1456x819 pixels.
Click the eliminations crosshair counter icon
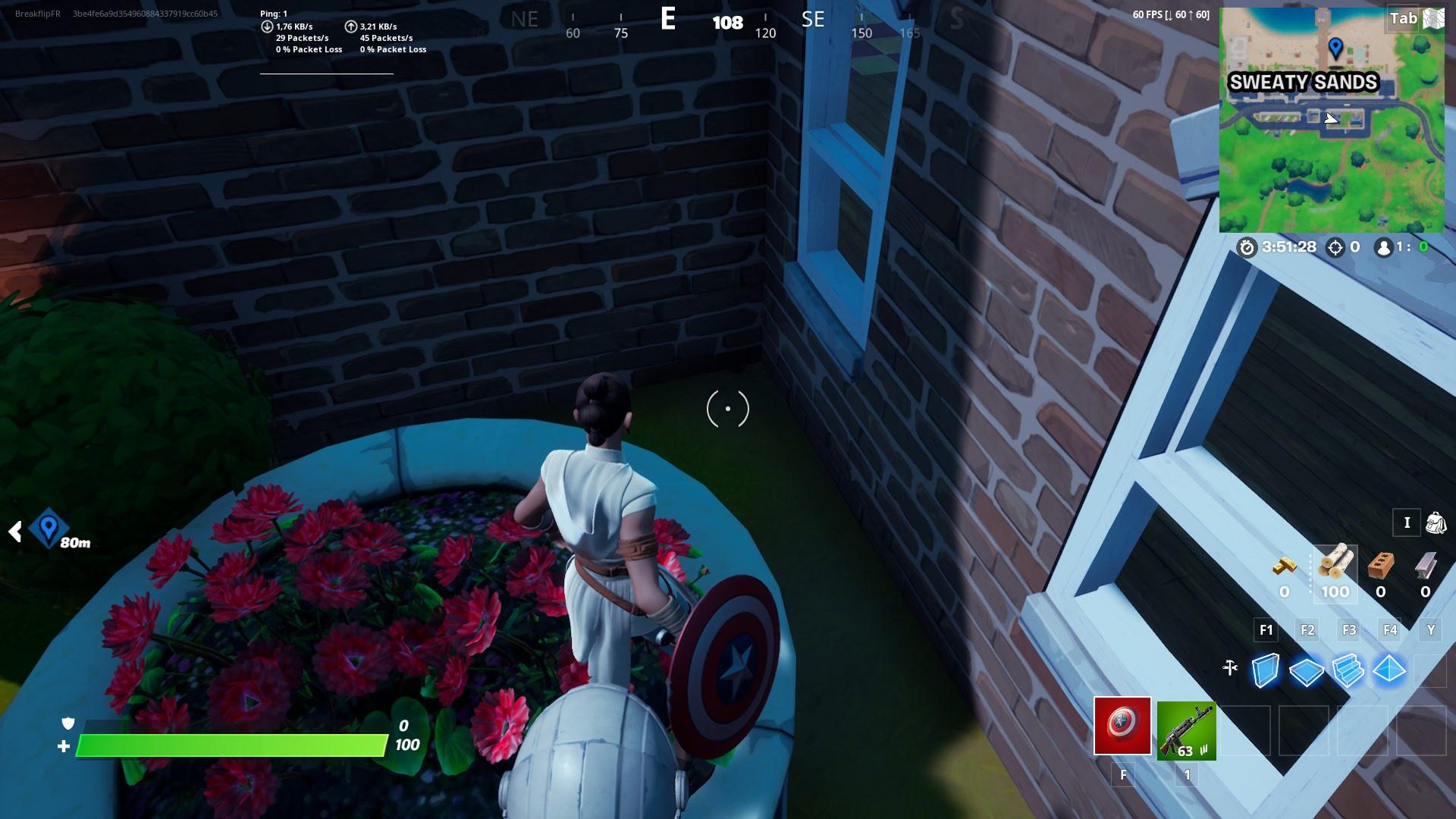point(1335,246)
